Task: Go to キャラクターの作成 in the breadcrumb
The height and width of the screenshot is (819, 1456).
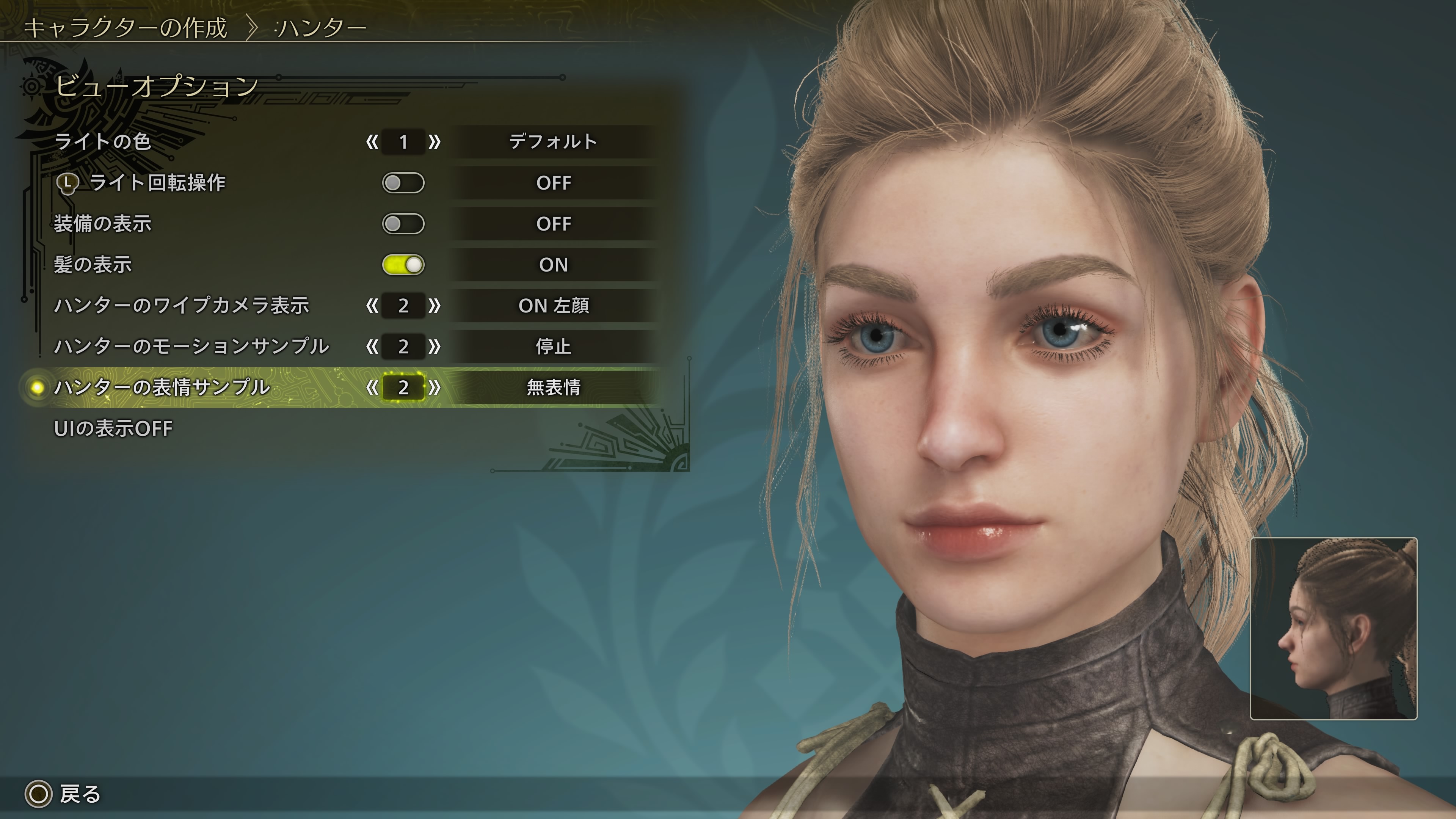Action: (126, 28)
